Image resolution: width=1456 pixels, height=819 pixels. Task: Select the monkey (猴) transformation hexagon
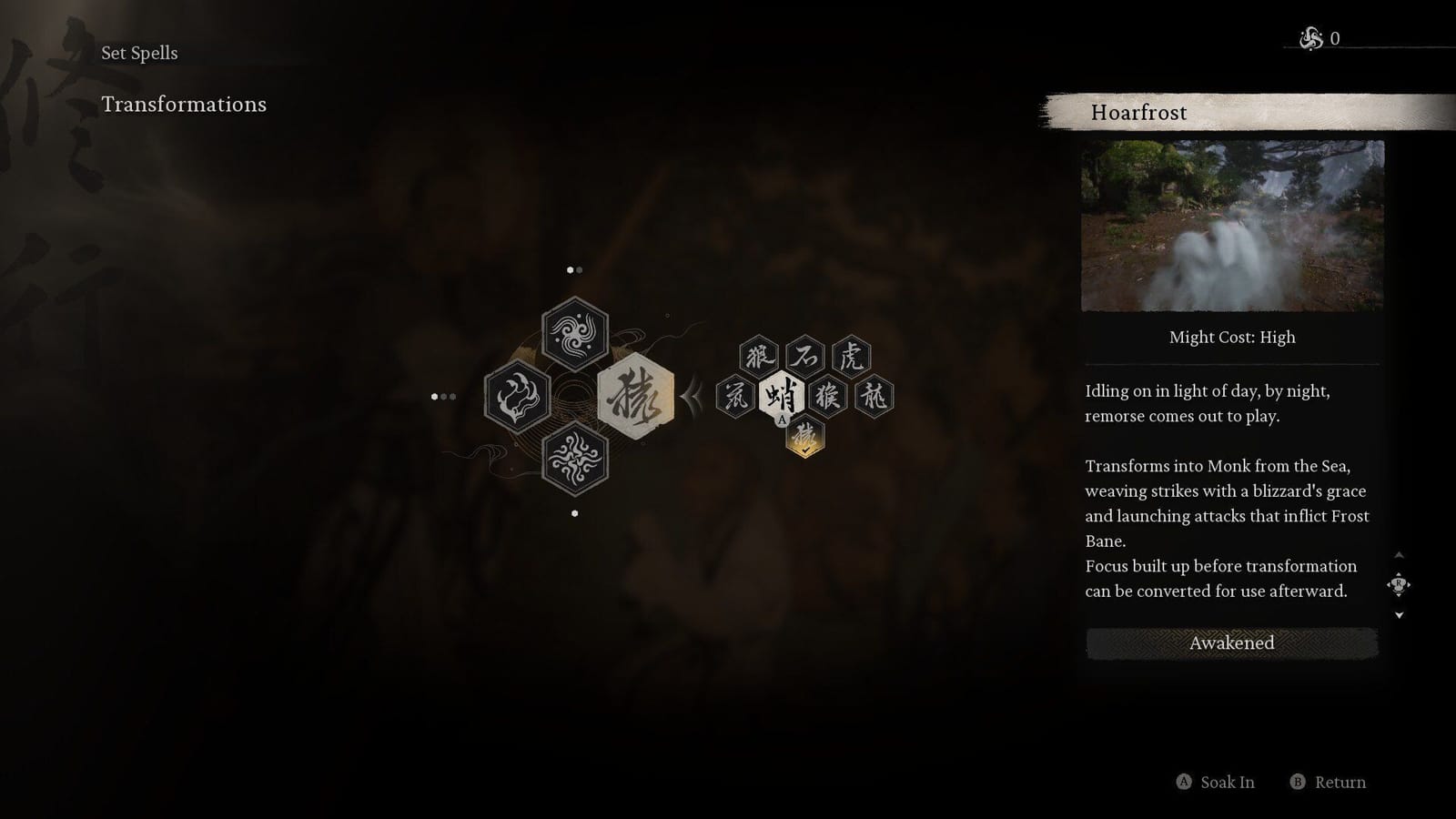tap(828, 393)
